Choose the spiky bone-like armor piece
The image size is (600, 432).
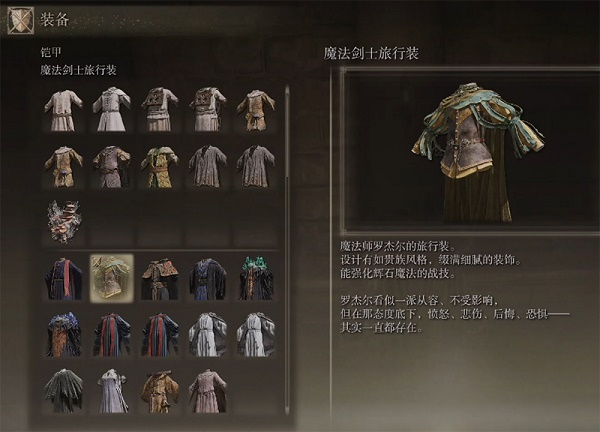click(63, 220)
